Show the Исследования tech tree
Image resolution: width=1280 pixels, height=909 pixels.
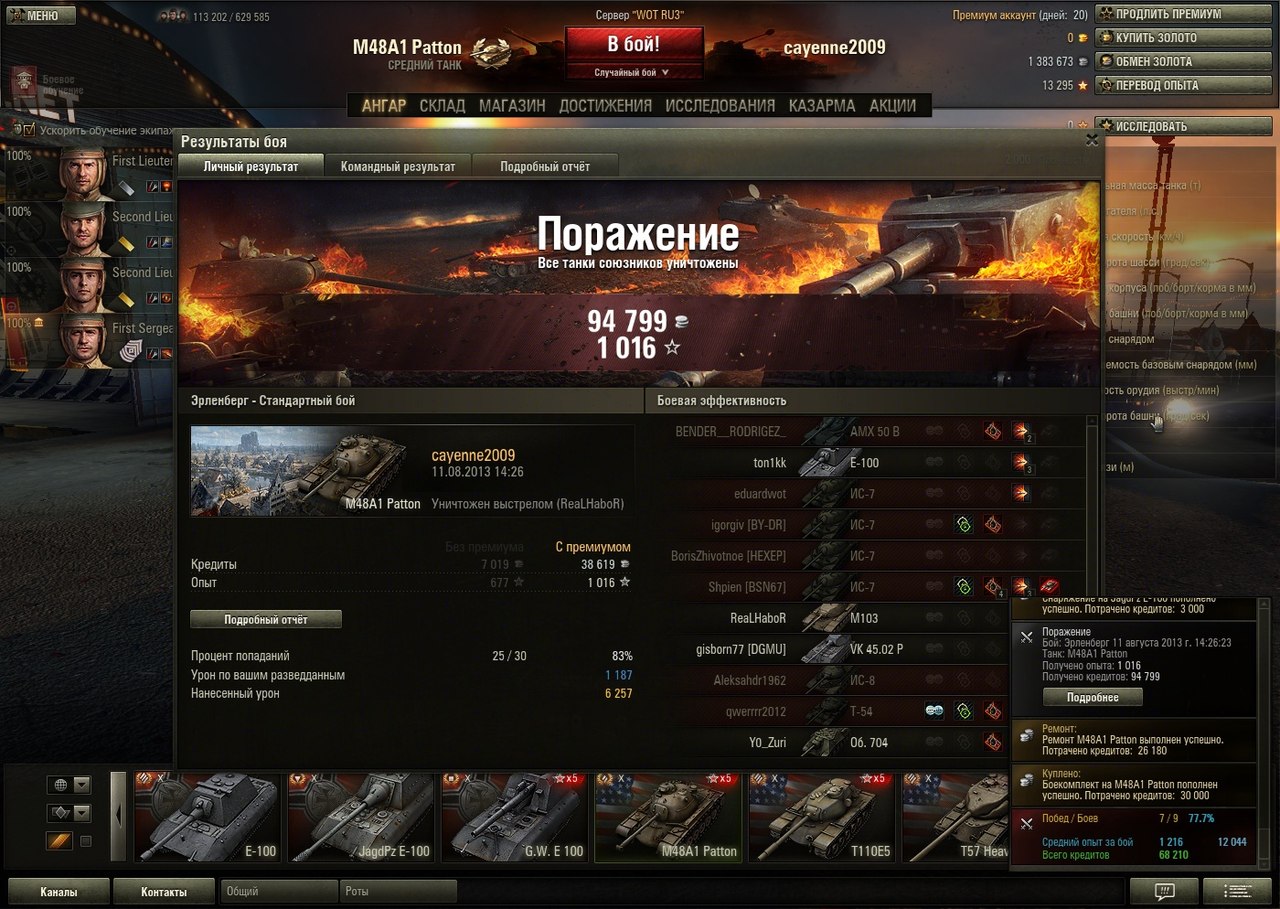click(x=720, y=105)
